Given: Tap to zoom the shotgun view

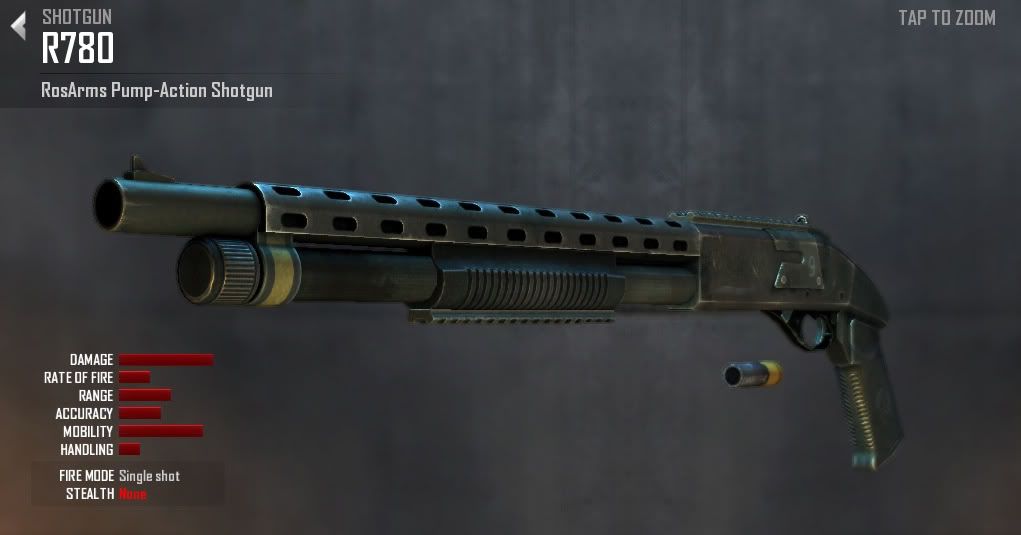Looking at the screenshot, I should pos(946,18).
